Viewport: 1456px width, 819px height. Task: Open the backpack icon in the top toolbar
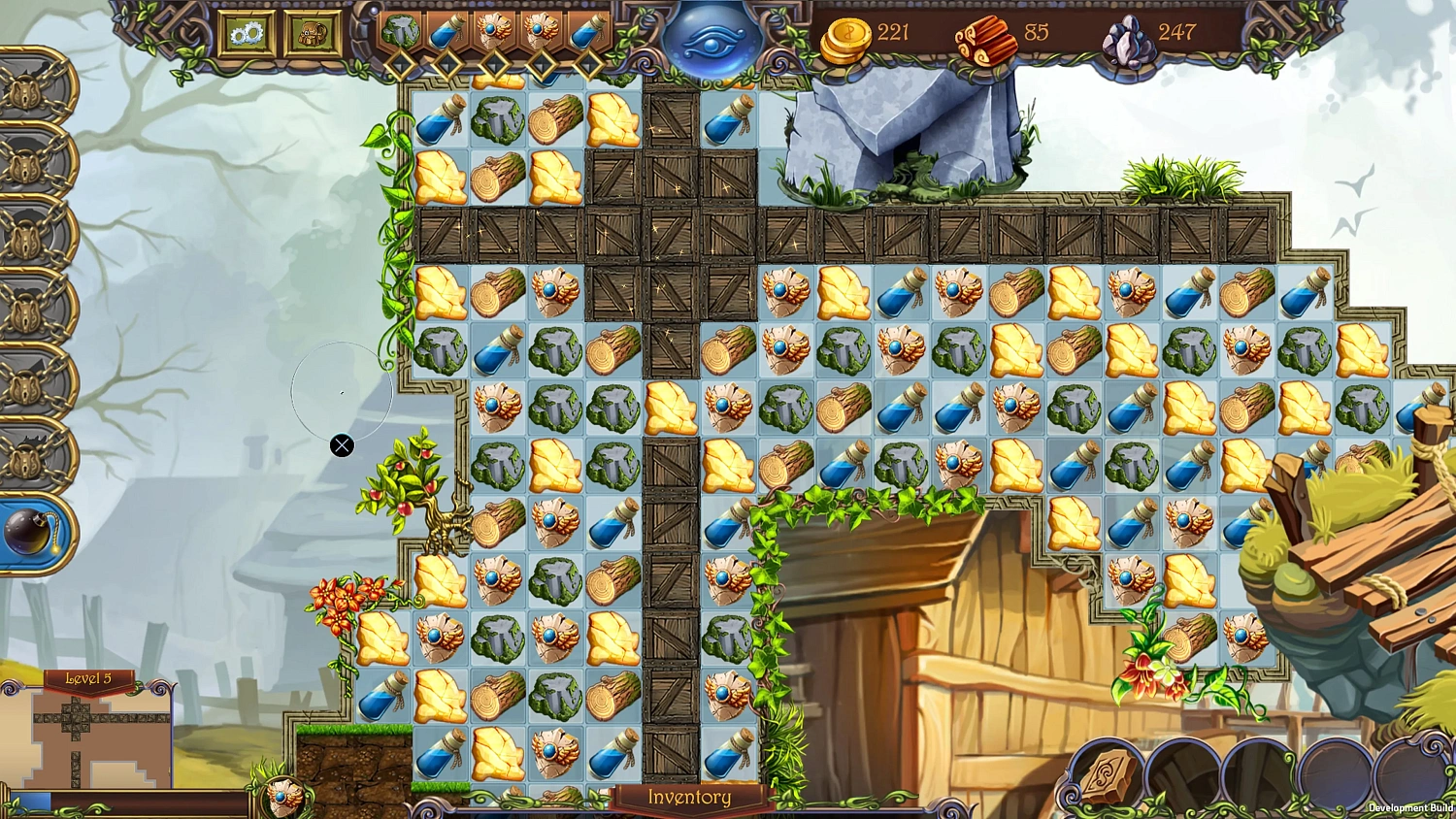click(310, 32)
